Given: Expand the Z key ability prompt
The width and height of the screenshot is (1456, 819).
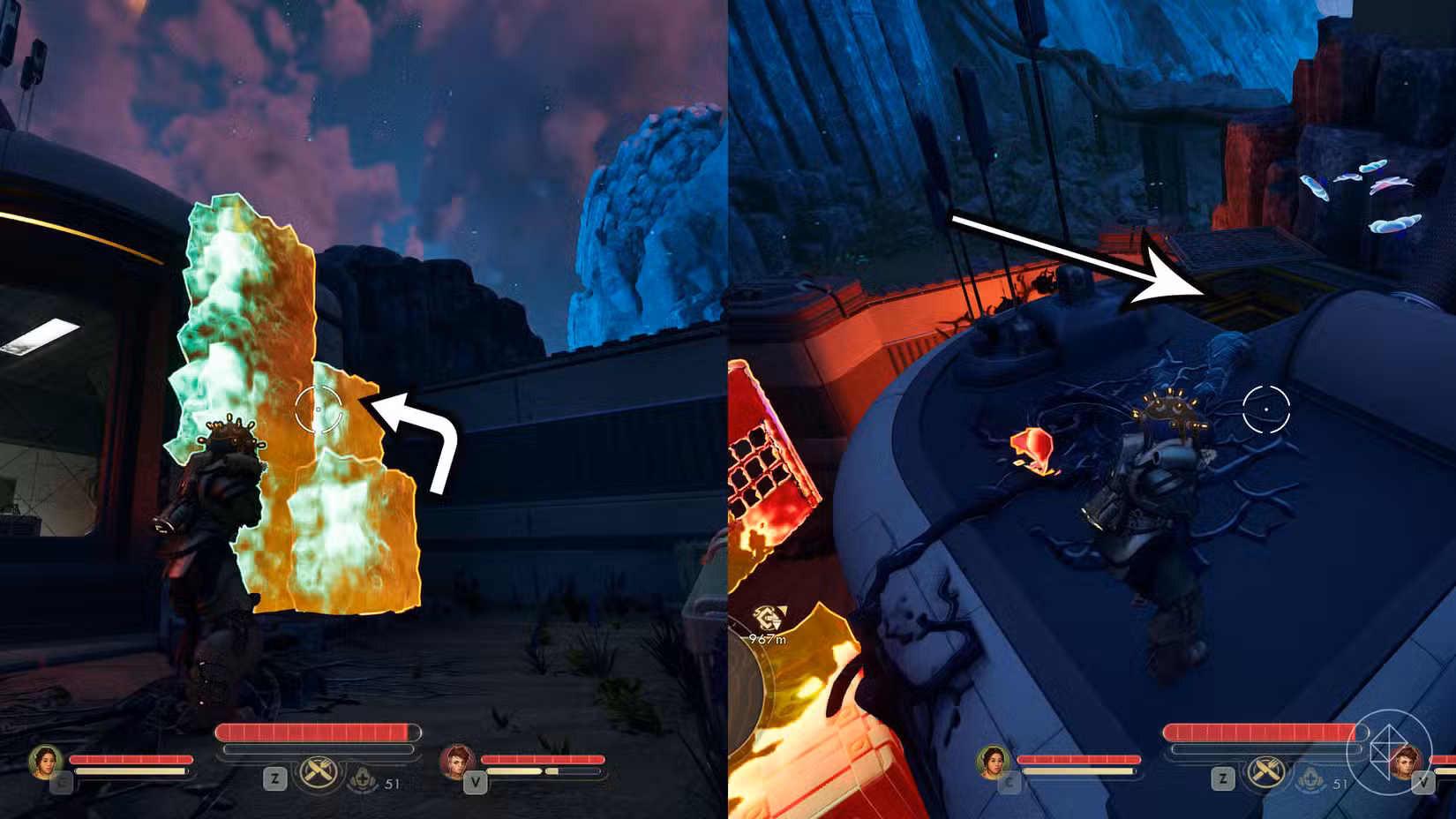Looking at the screenshot, I should click(x=274, y=778).
